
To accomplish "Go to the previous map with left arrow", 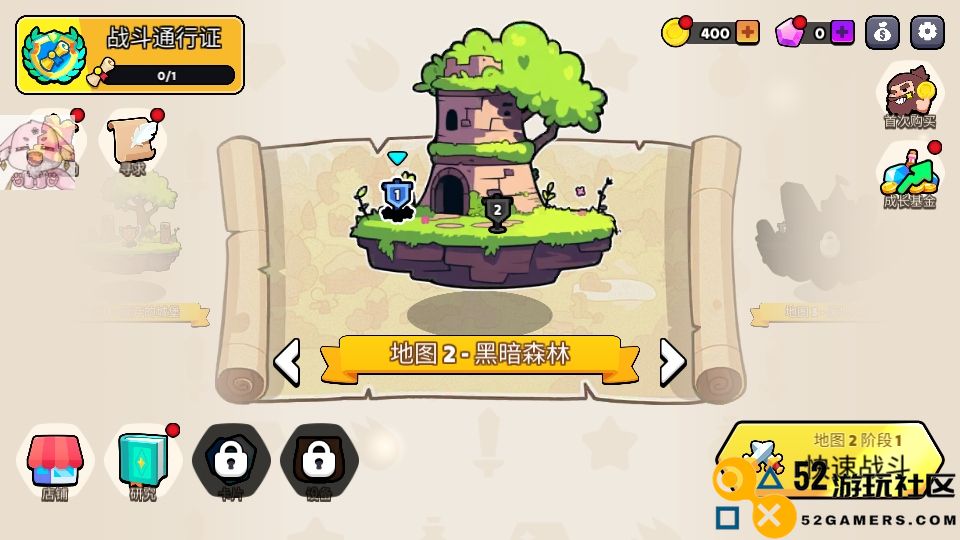I will coord(287,362).
